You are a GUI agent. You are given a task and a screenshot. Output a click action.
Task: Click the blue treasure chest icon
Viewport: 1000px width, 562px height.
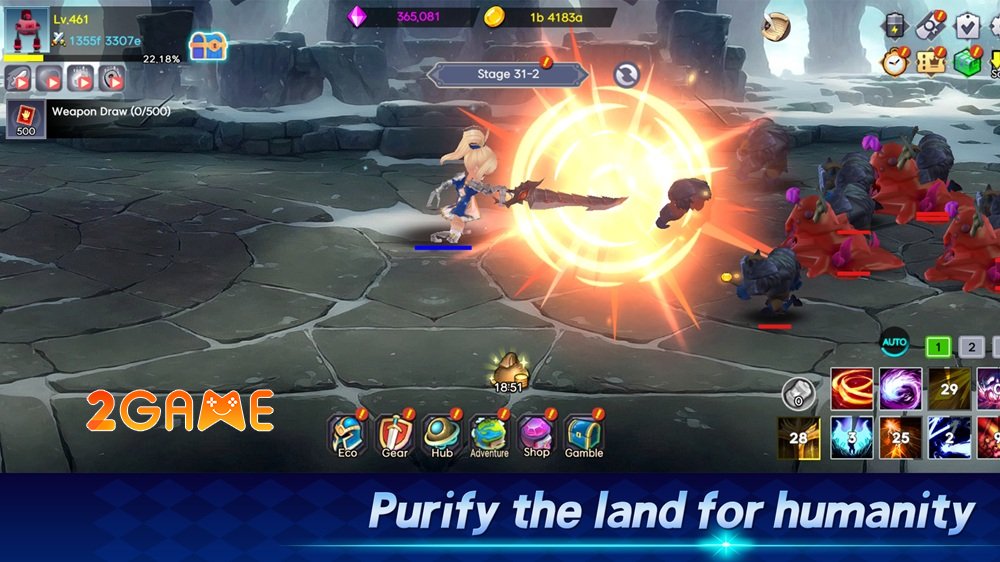click(x=208, y=45)
